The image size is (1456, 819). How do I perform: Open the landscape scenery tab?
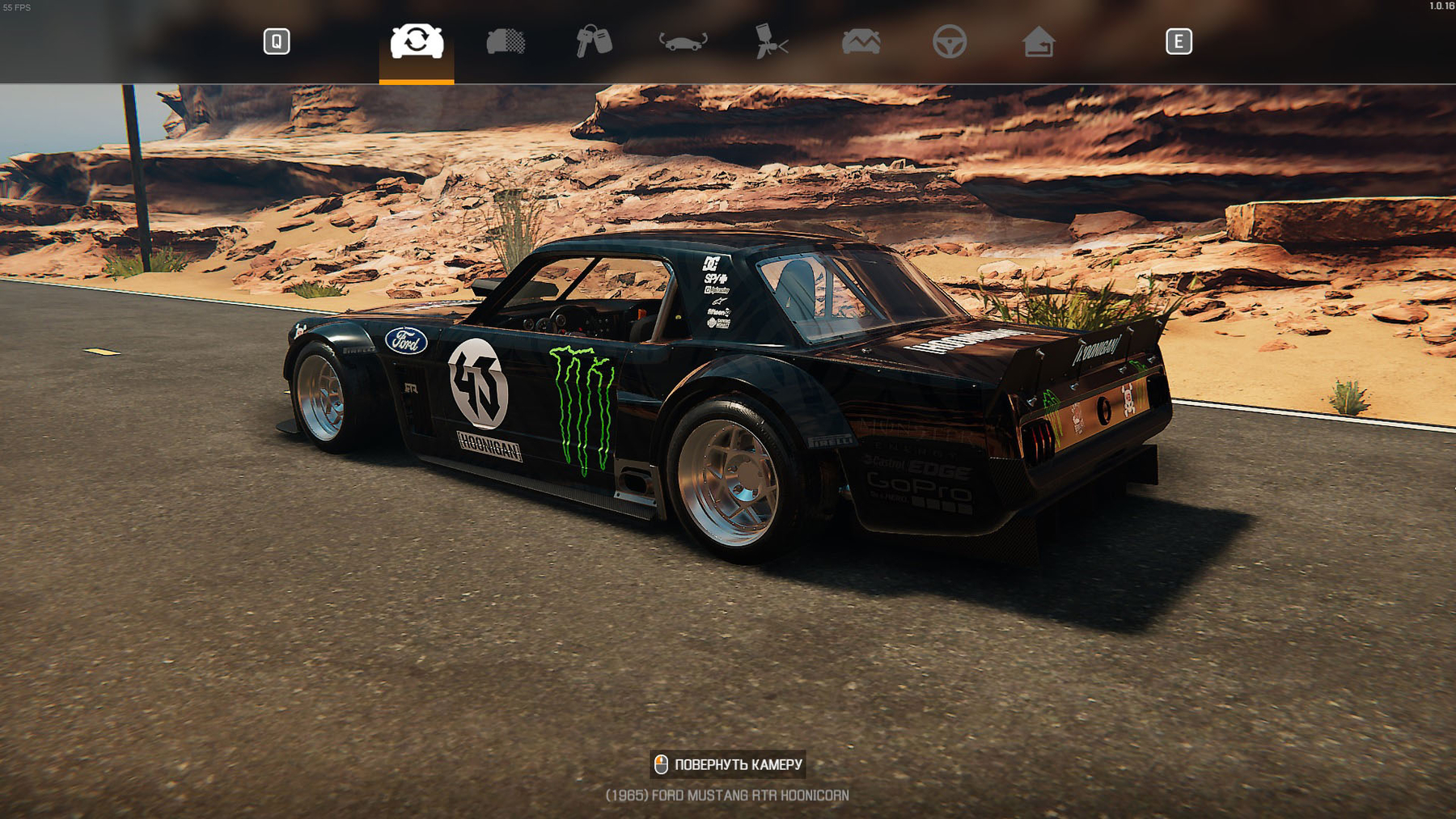point(861,41)
